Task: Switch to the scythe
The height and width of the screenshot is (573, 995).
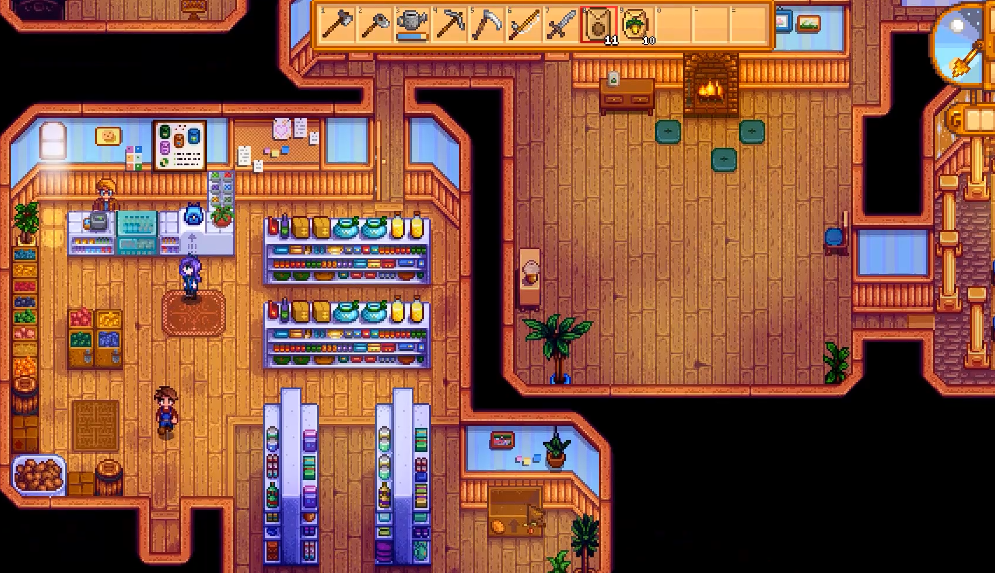Action: 486,24
